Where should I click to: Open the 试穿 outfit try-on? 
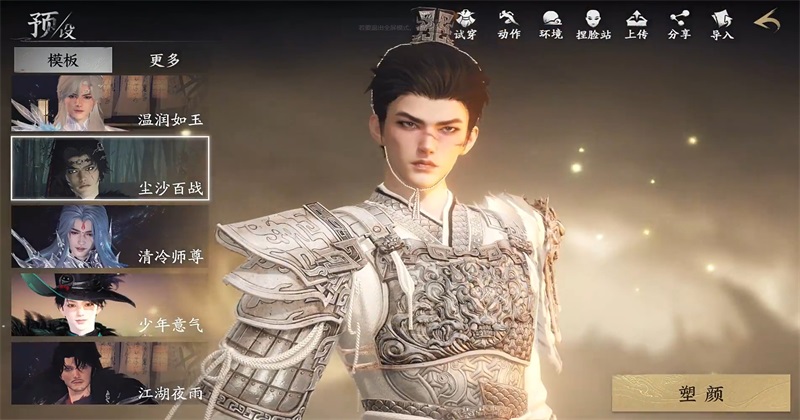[466, 24]
